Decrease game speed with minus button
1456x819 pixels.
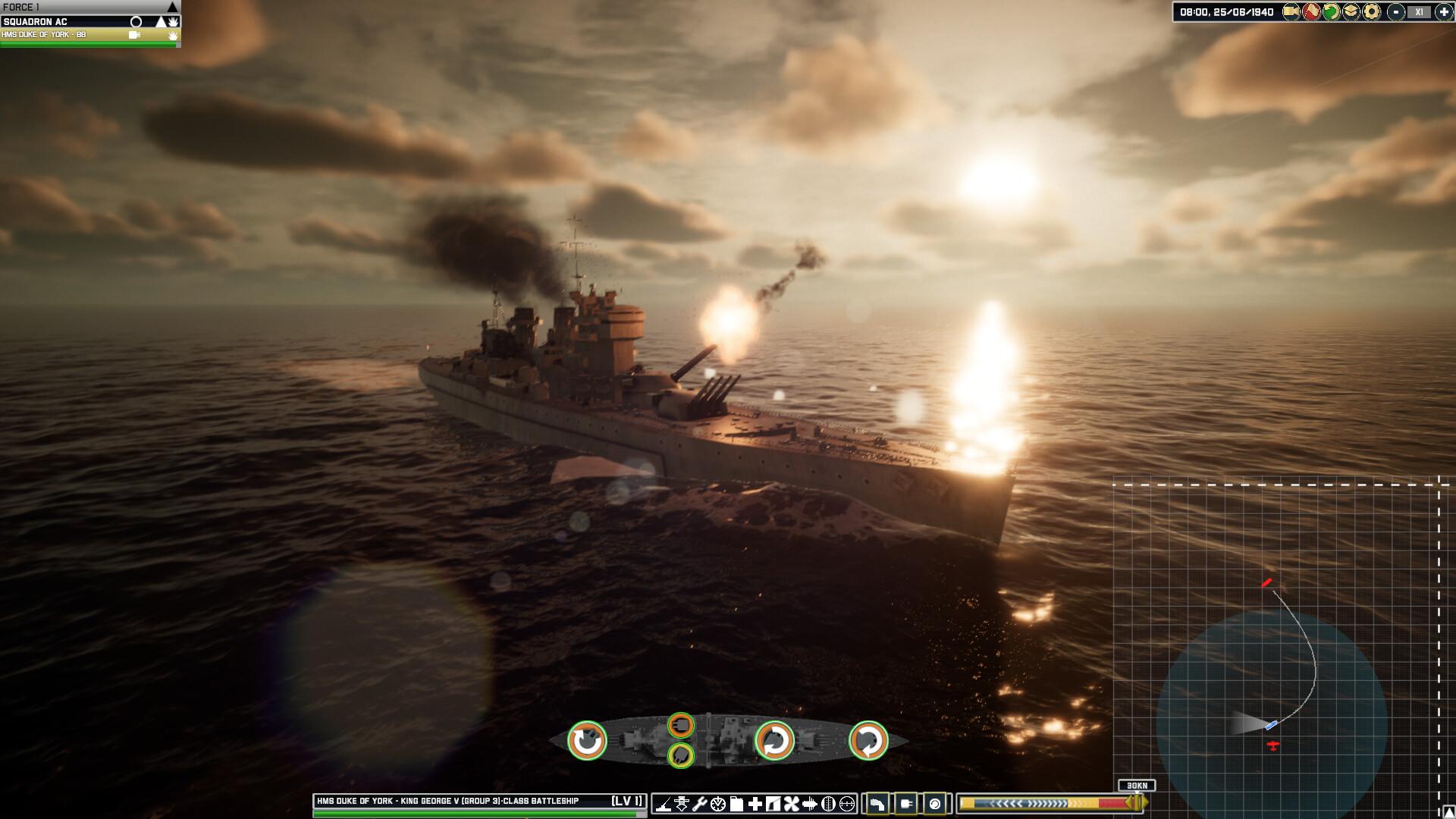click(x=1395, y=12)
